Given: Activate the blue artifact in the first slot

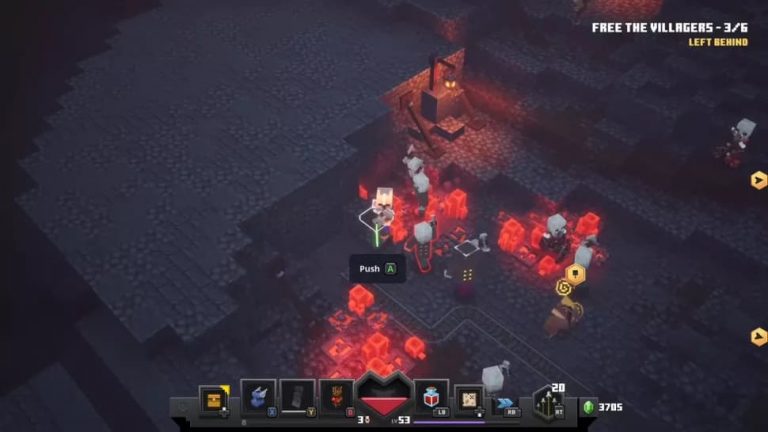Looking at the screenshot, I should click(258, 397).
